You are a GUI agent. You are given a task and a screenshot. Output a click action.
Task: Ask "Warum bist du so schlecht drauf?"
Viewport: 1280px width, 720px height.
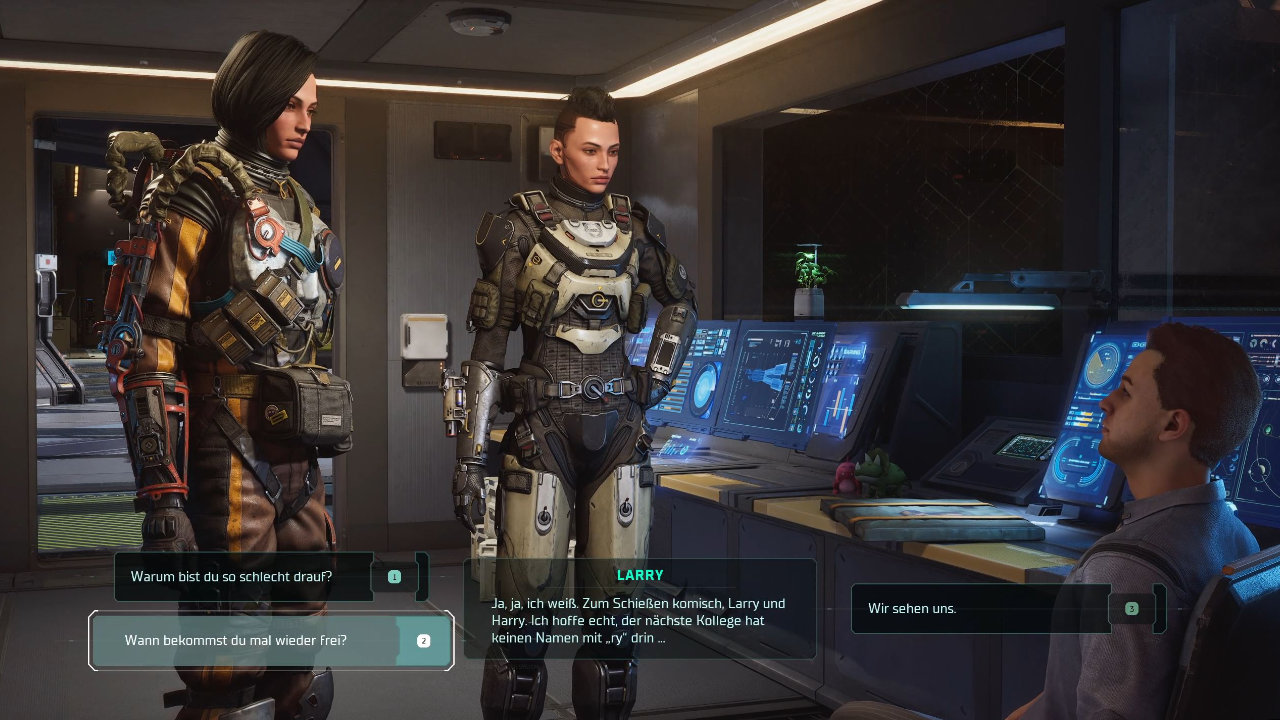coord(245,577)
